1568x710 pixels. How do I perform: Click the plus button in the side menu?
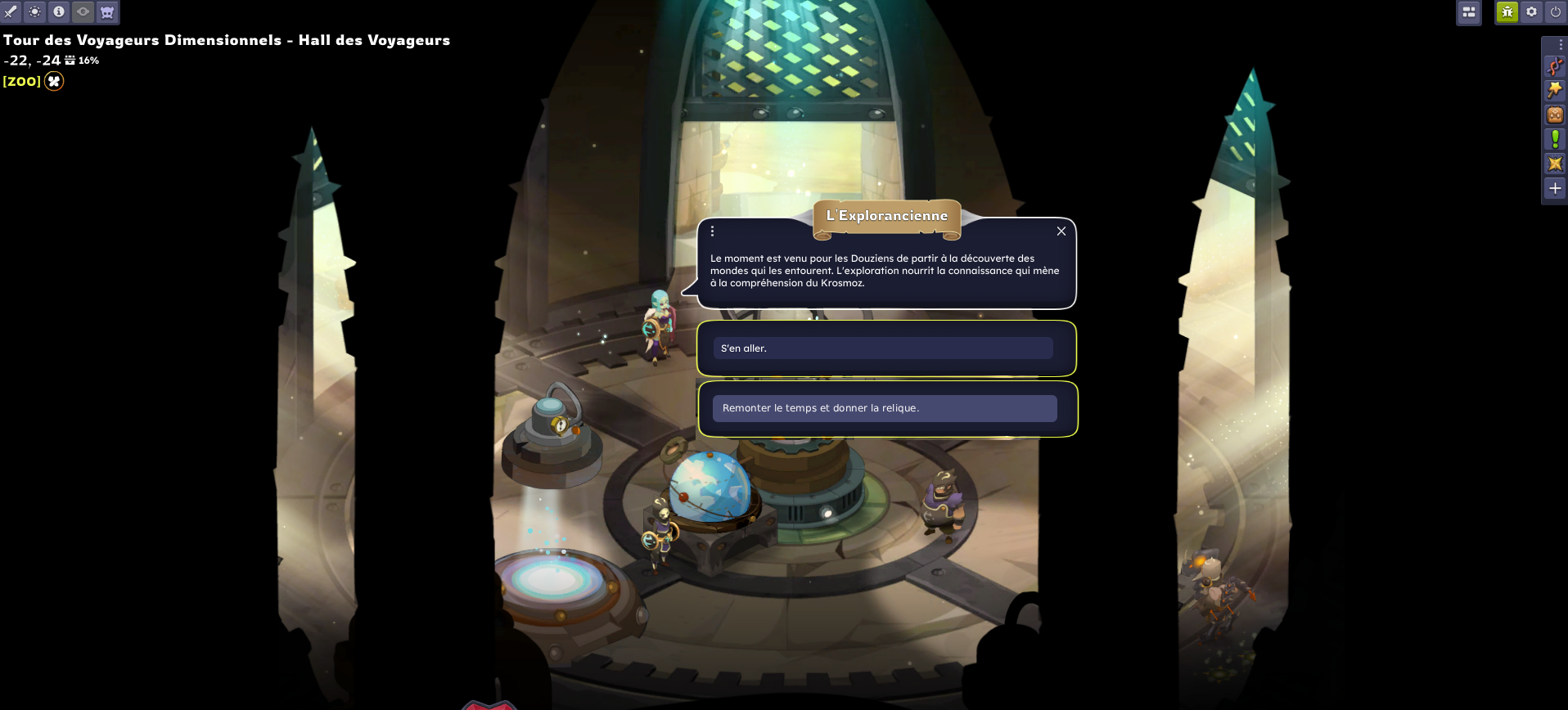1555,188
